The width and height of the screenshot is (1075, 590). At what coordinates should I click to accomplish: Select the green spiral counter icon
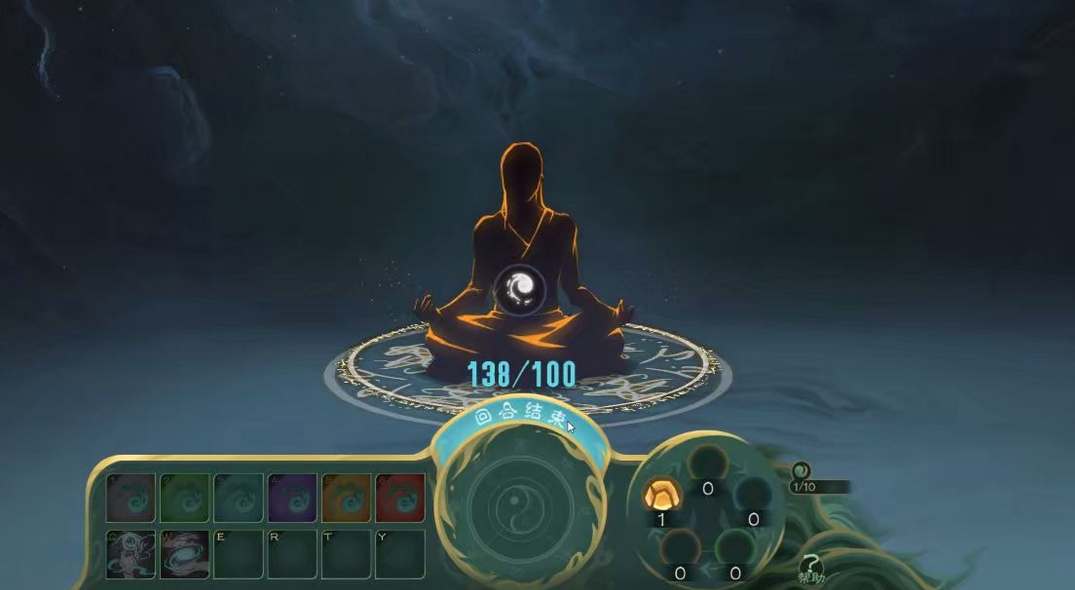800,471
